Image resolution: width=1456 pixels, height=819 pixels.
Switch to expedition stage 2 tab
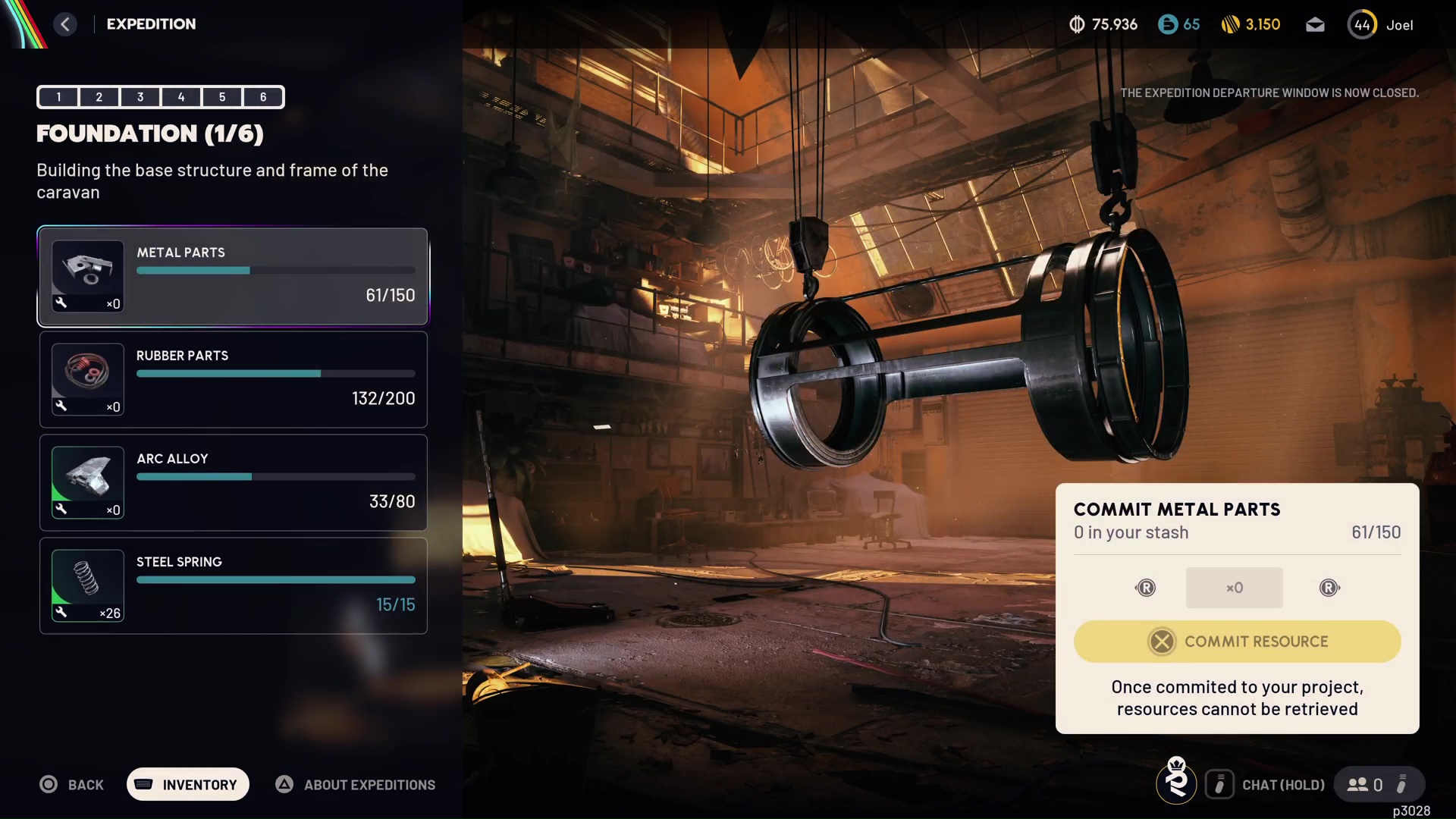tap(99, 97)
